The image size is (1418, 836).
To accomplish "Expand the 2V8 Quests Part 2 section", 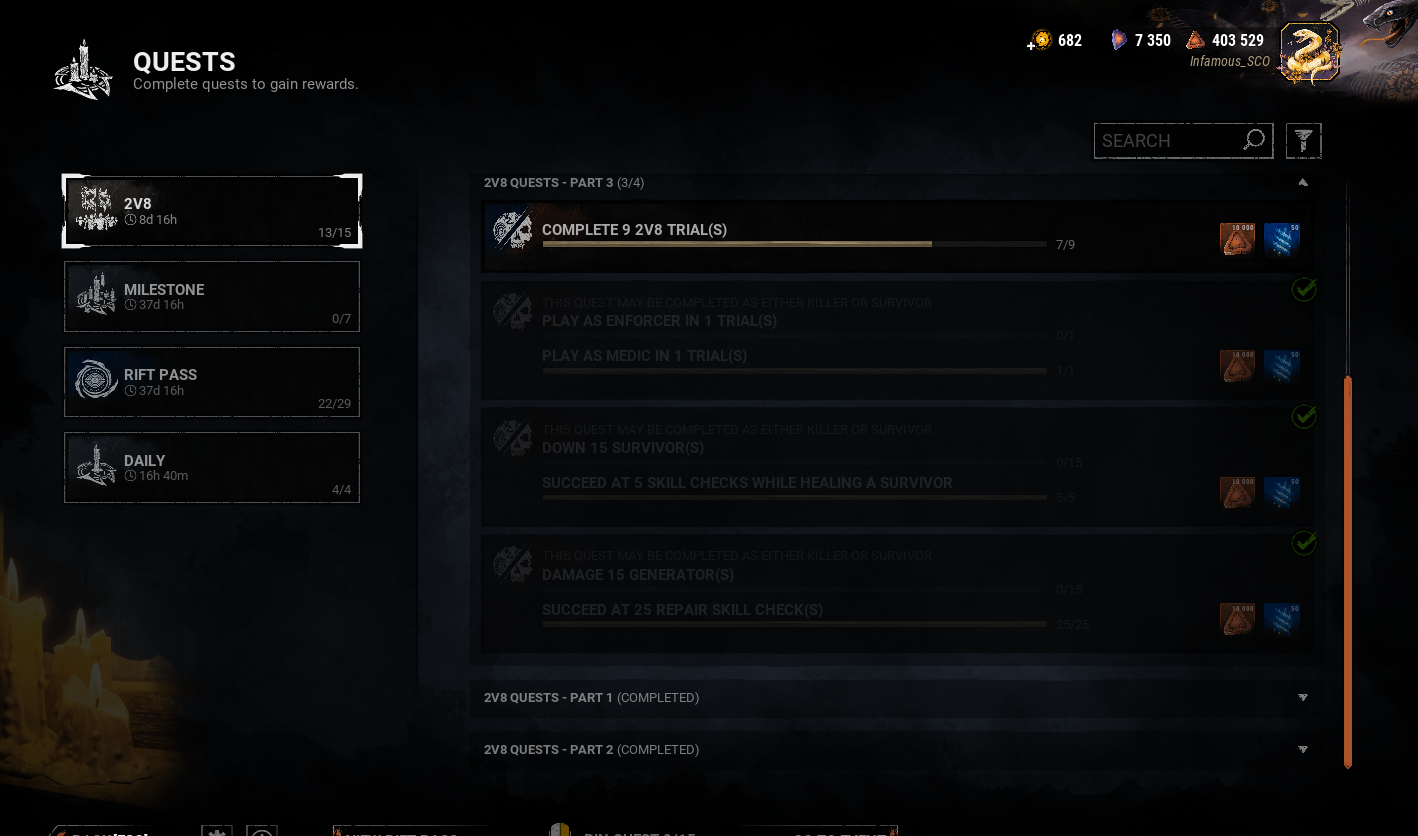I will pos(1302,749).
